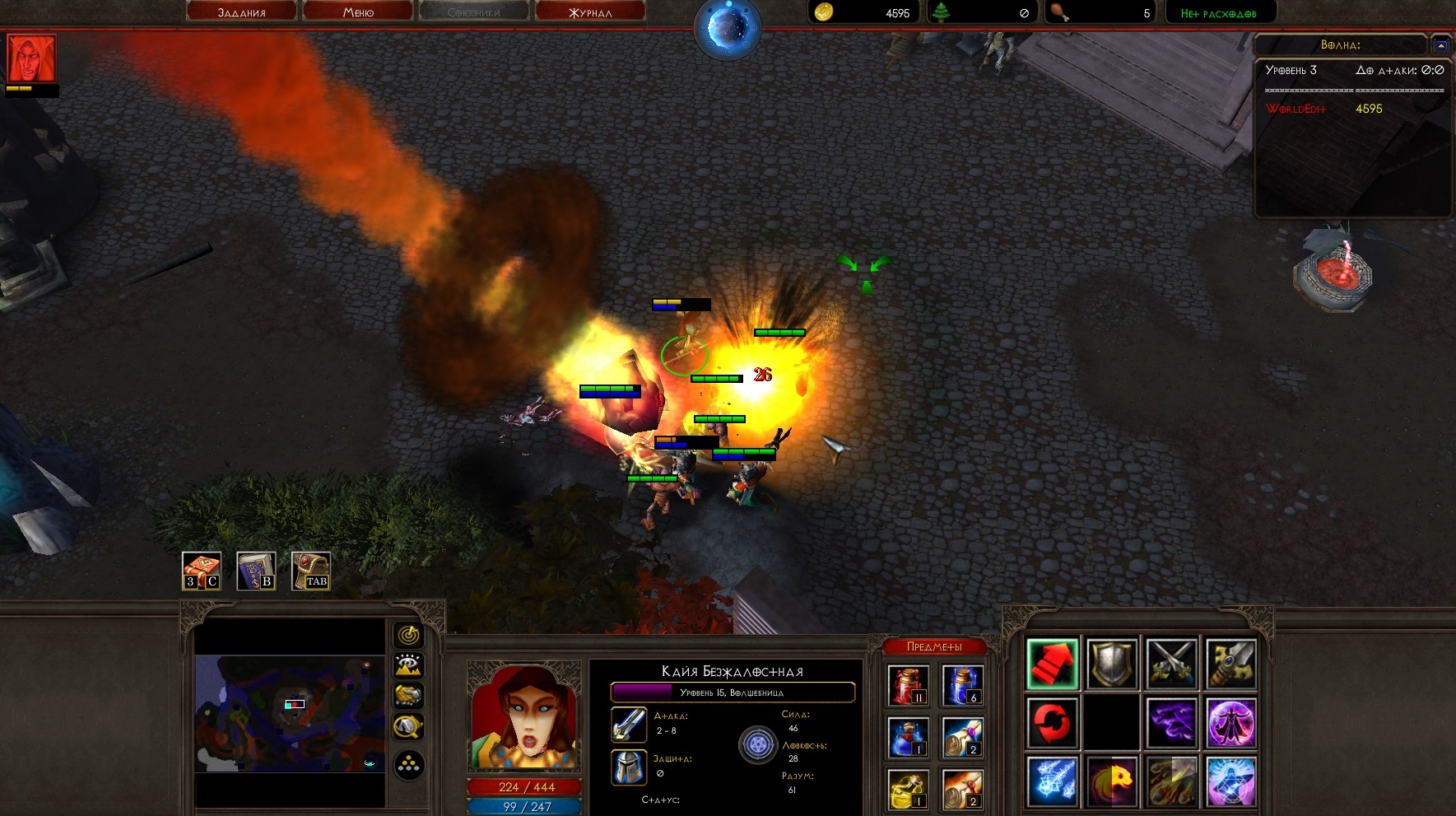Viewport: 1456px width, 816px height.
Task: Click the red circular arrows command
Action: pos(1053,723)
